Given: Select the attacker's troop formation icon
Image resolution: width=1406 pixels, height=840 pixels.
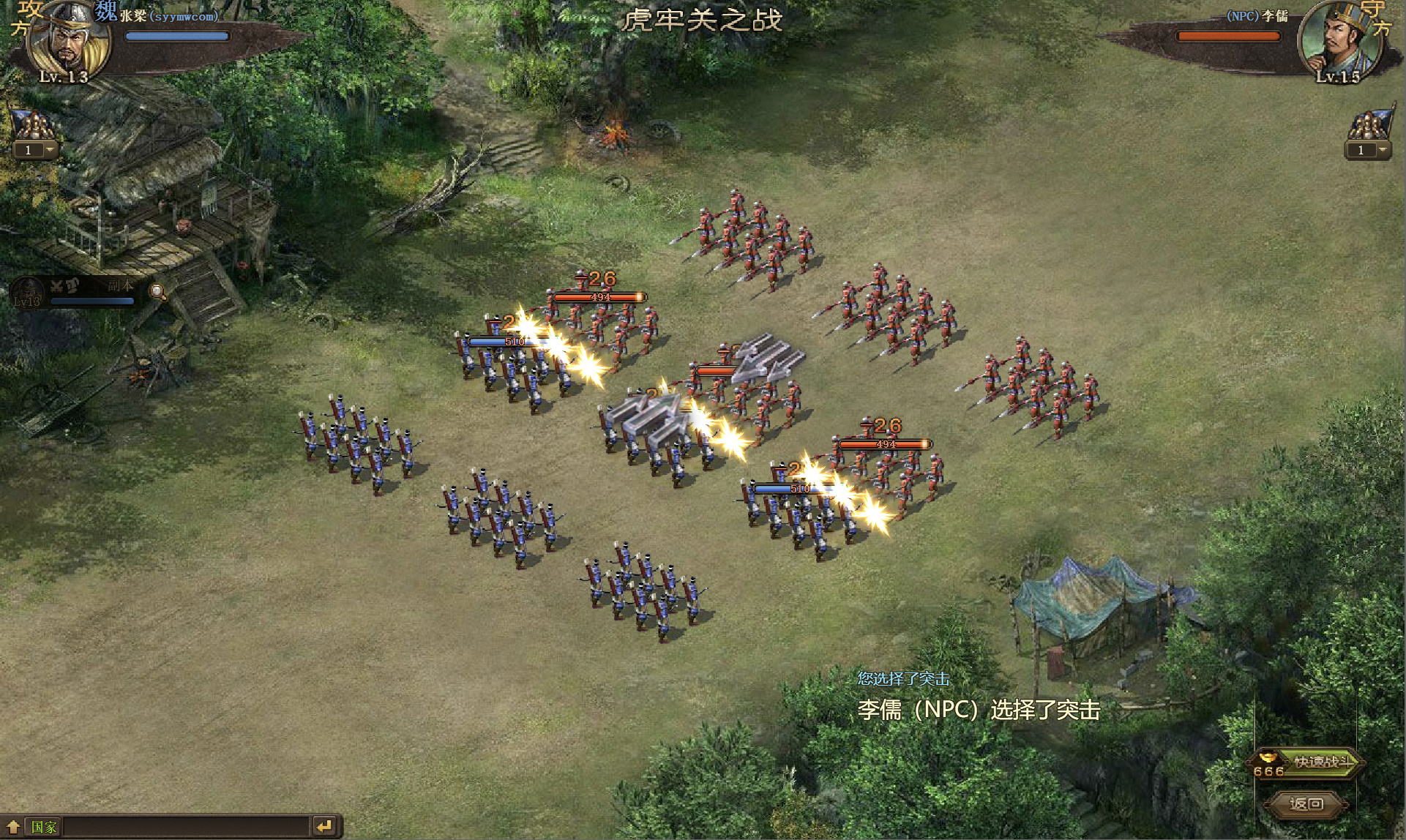Looking at the screenshot, I should point(33,124).
